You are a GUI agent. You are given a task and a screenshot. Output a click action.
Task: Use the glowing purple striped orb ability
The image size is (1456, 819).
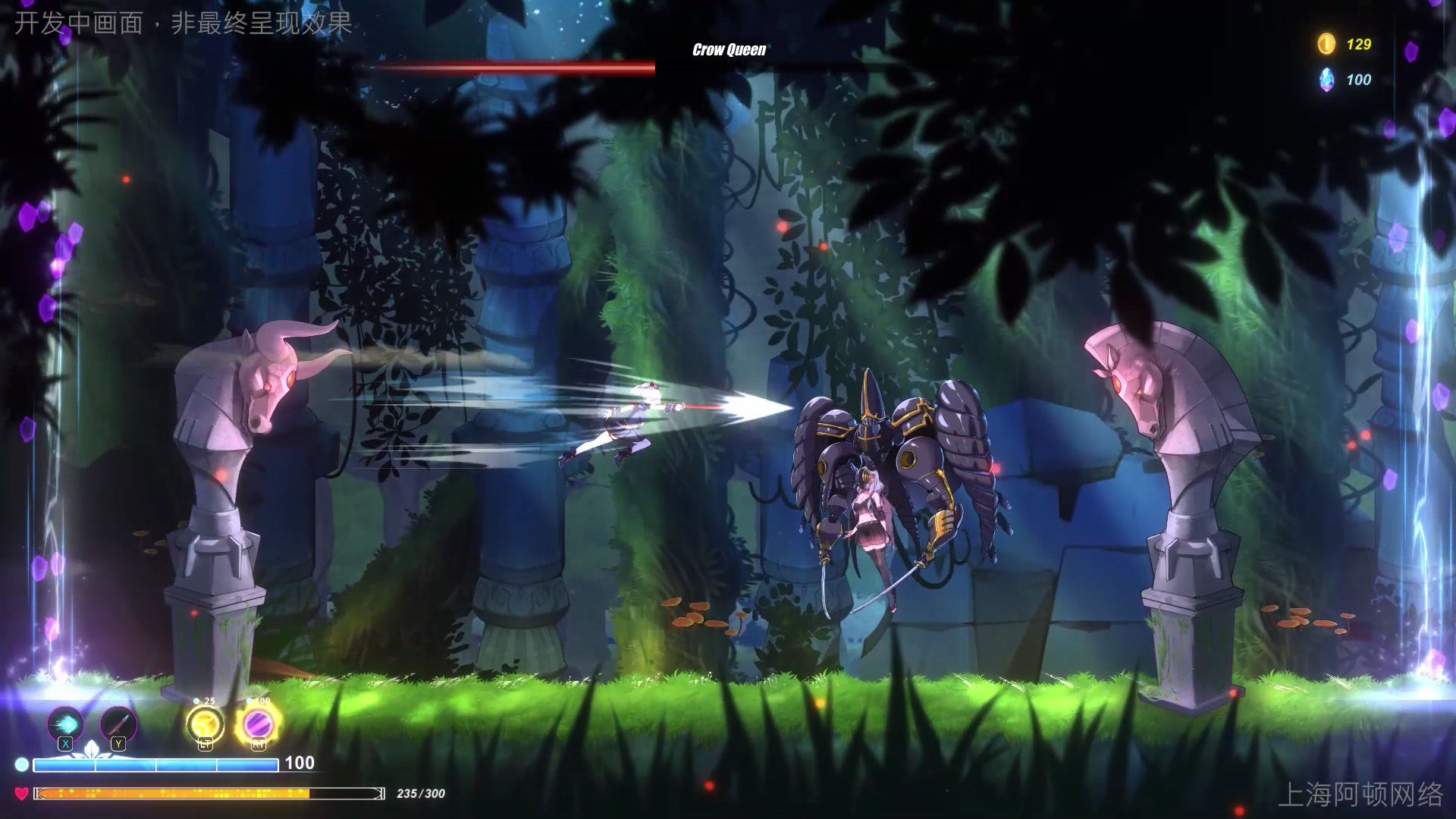[x=258, y=724]
